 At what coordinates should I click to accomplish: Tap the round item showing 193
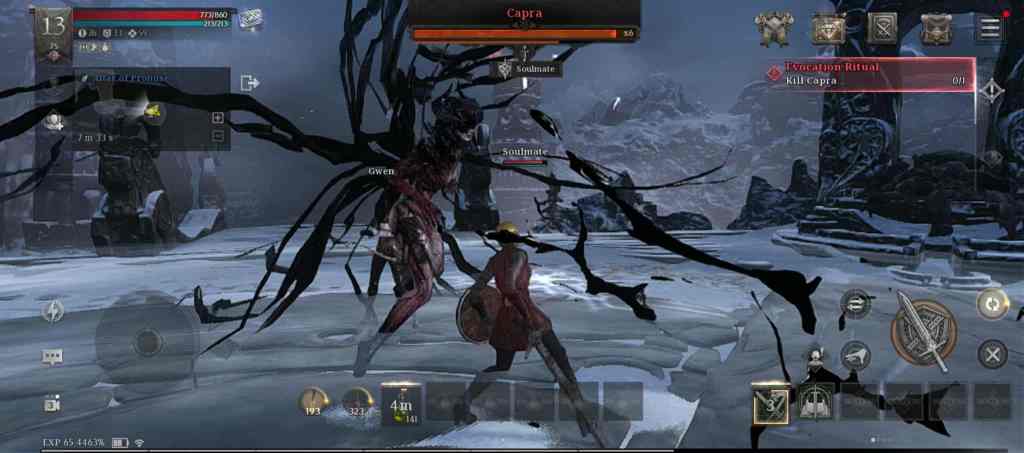(313, 402)
